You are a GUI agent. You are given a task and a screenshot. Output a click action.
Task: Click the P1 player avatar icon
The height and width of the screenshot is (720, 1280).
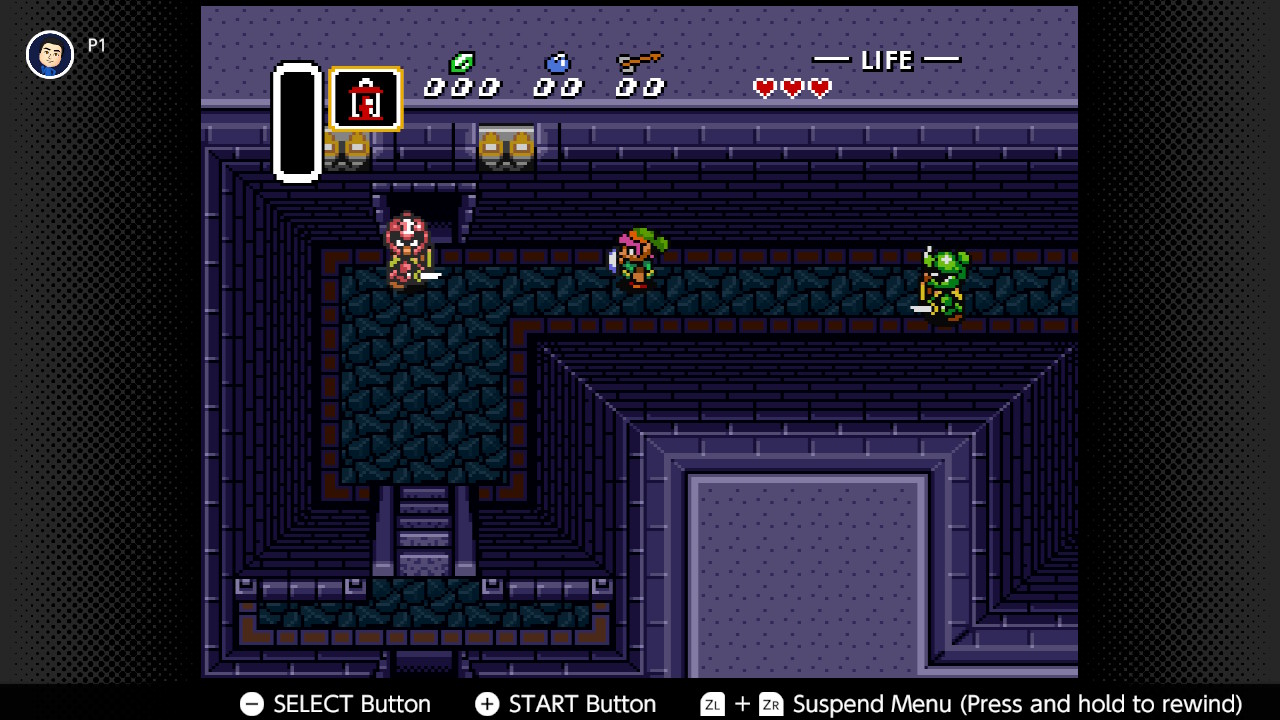coord(49,53)
